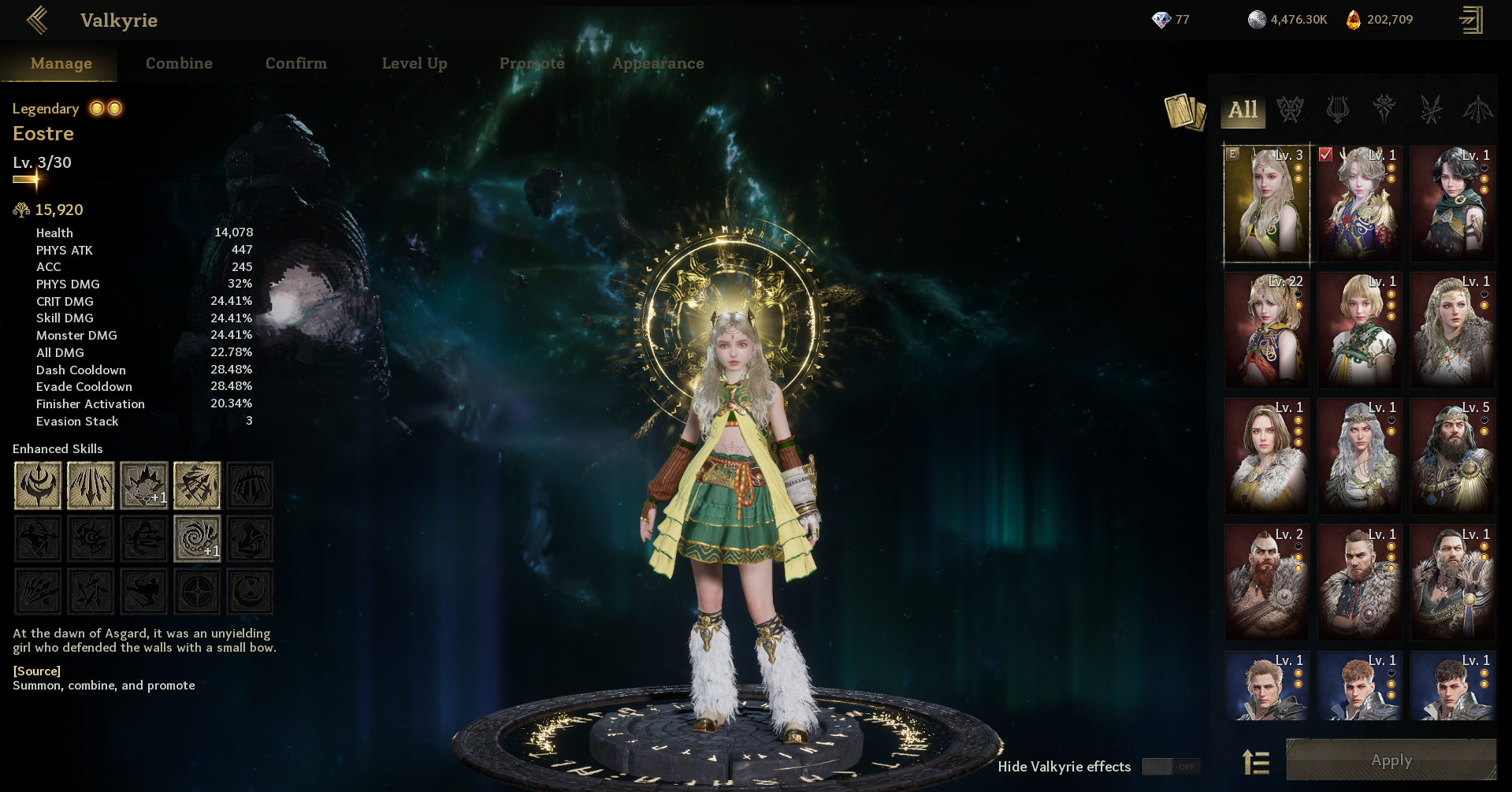1512x792 pixels.
Task: Select the spiral enhanced skill with +1
Action: point(197,539)
